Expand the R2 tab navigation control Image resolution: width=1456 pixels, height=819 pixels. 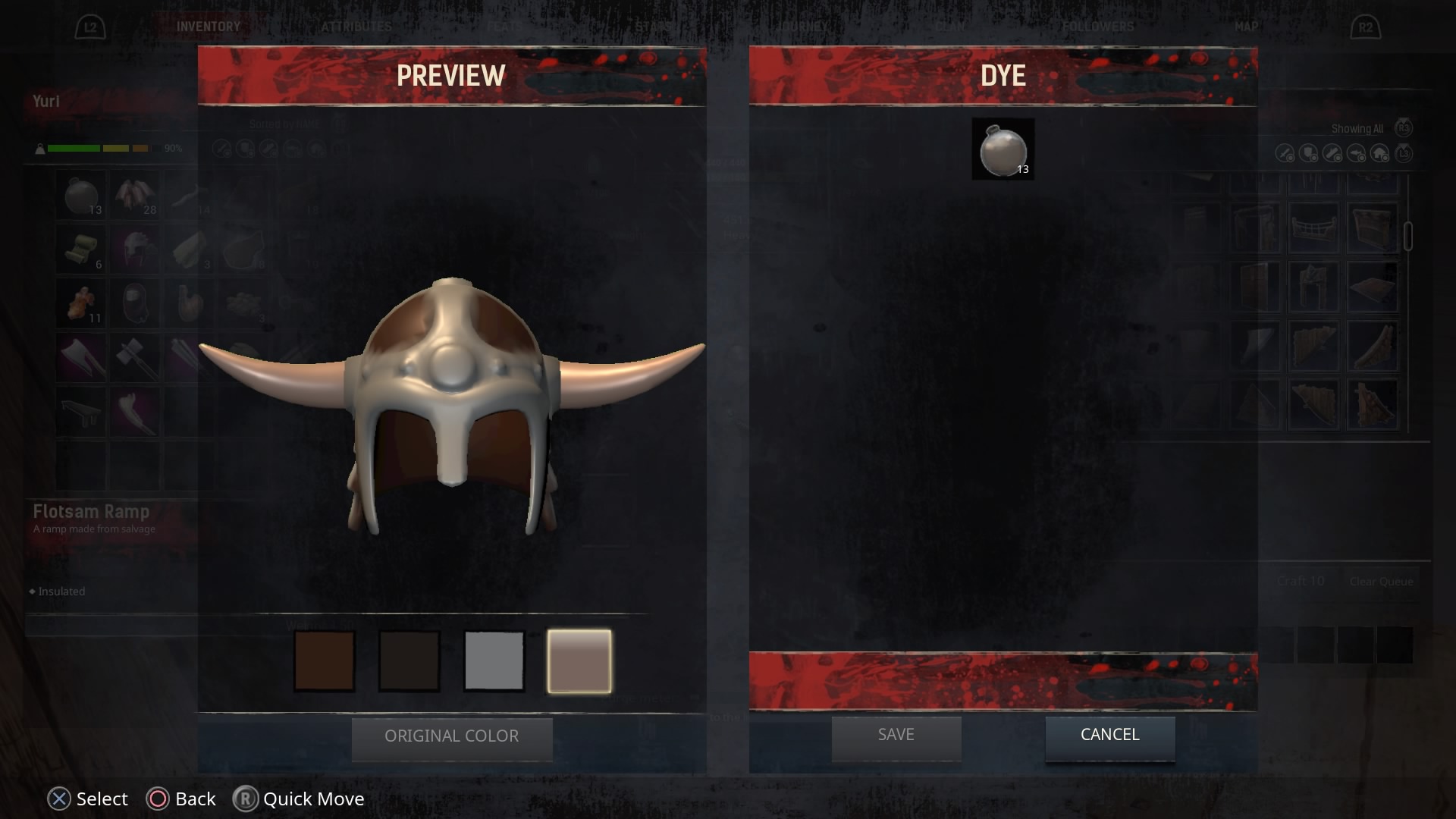tap(1365, 27)
